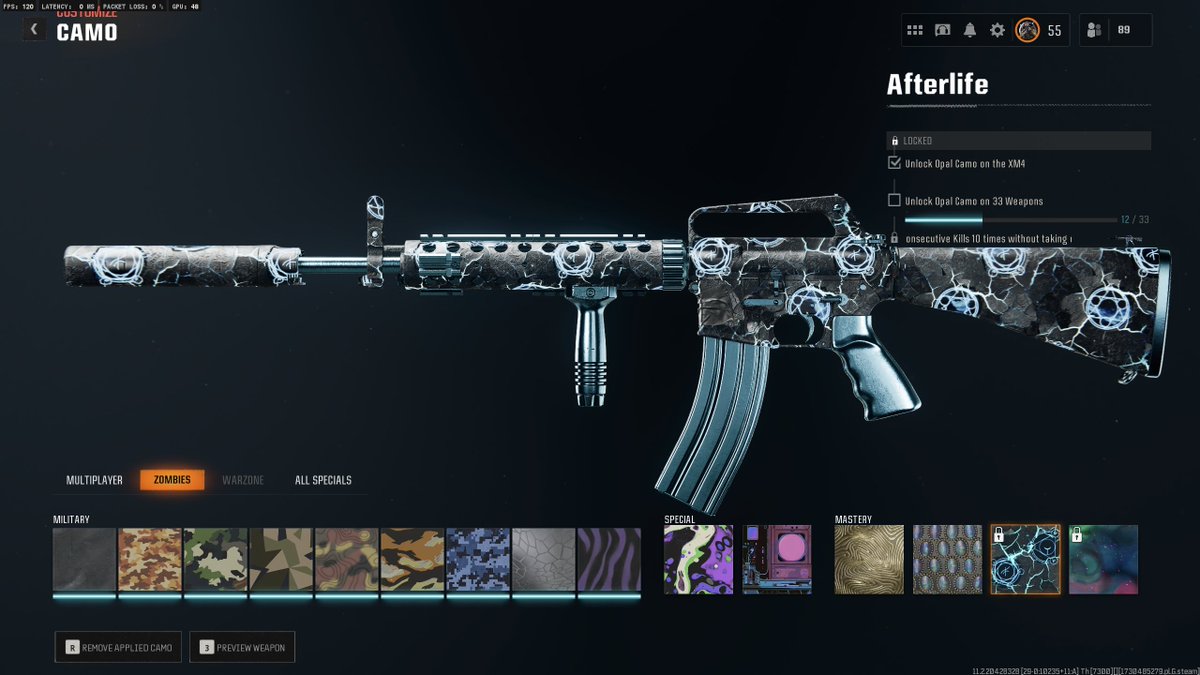Open the player profile emblem

click(1027, 30)
